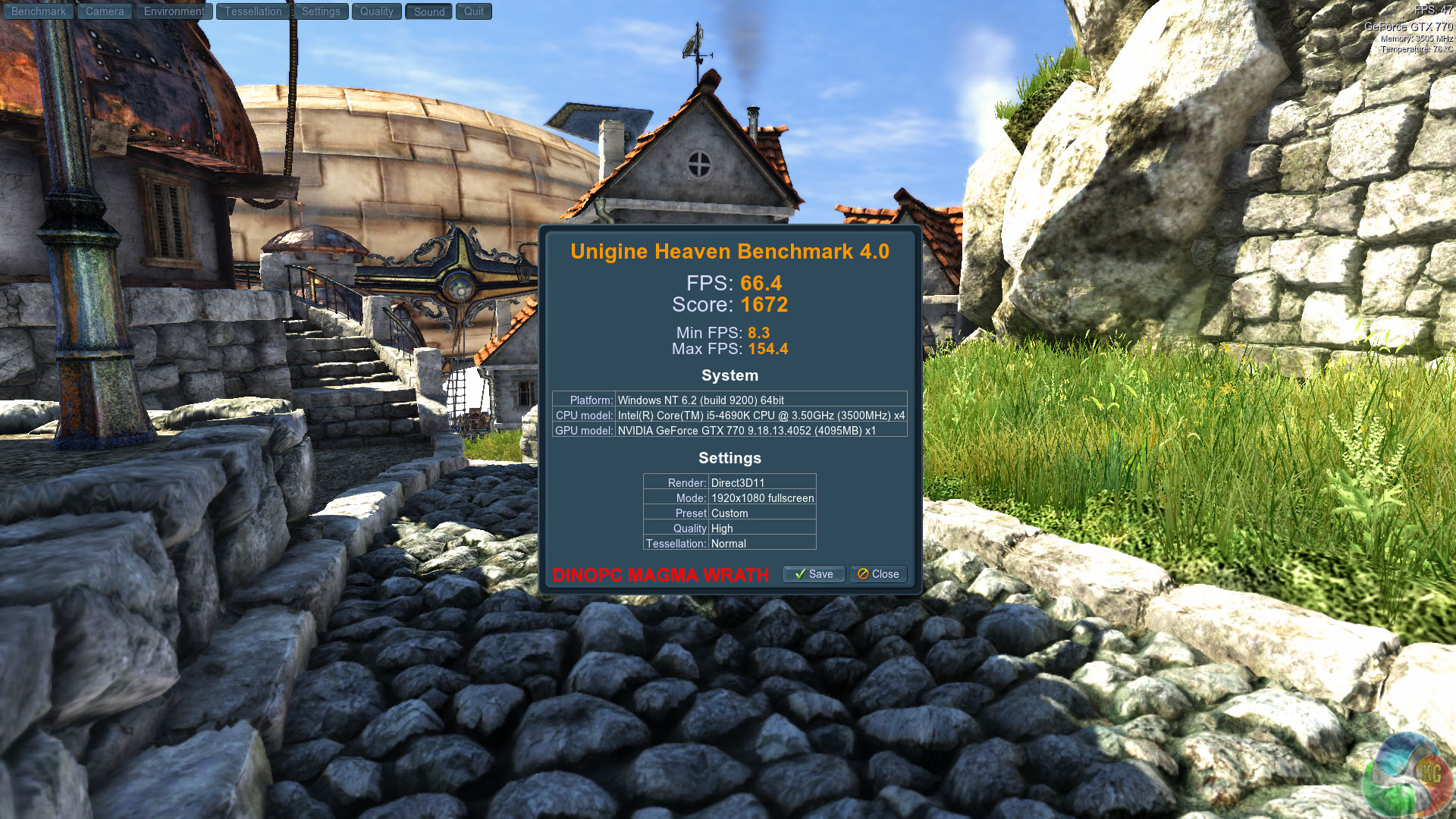The image size is (1456, 819).
Task: Toggle the Sound button
Action: (428, 11)
